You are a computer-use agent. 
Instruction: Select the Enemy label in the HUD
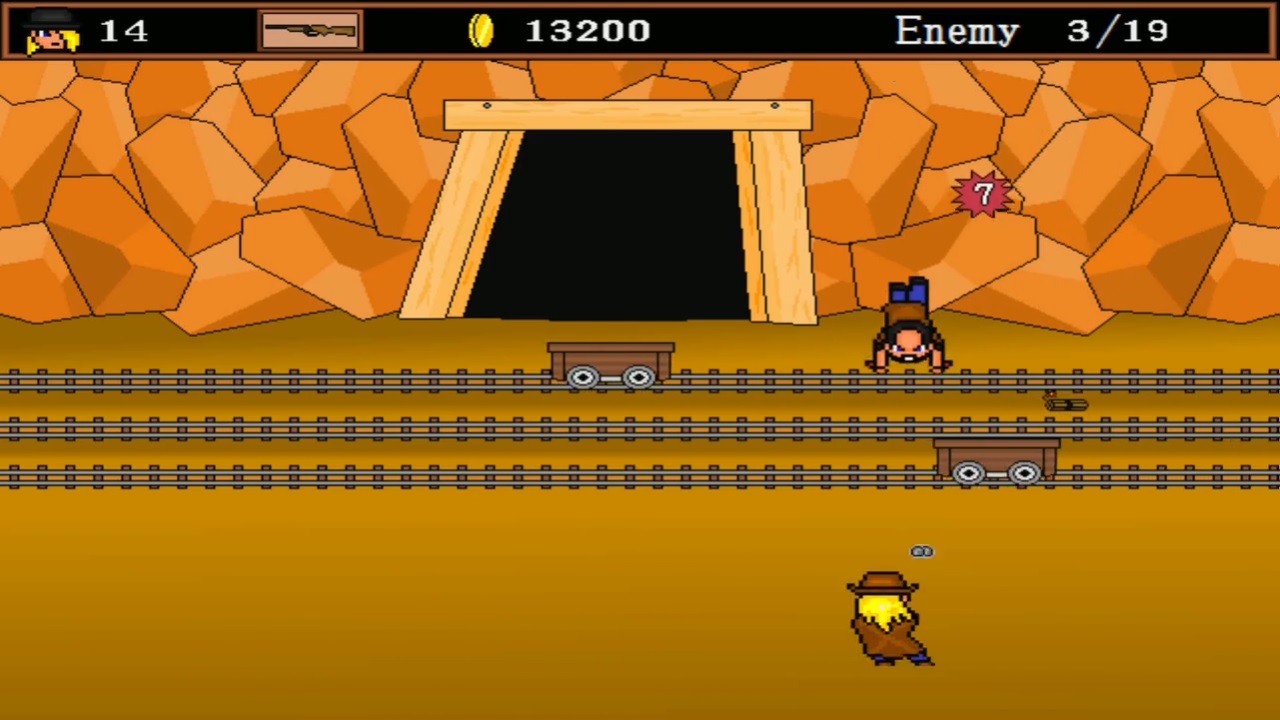956,30
